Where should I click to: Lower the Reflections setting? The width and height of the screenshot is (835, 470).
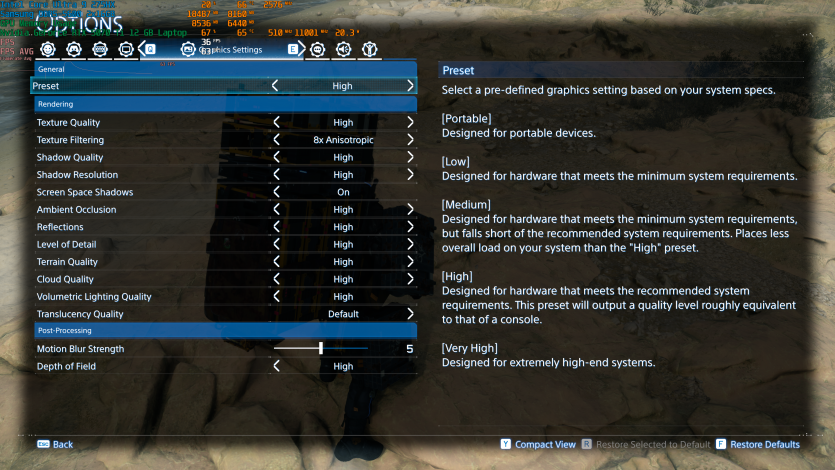click(x=276, y=227)
